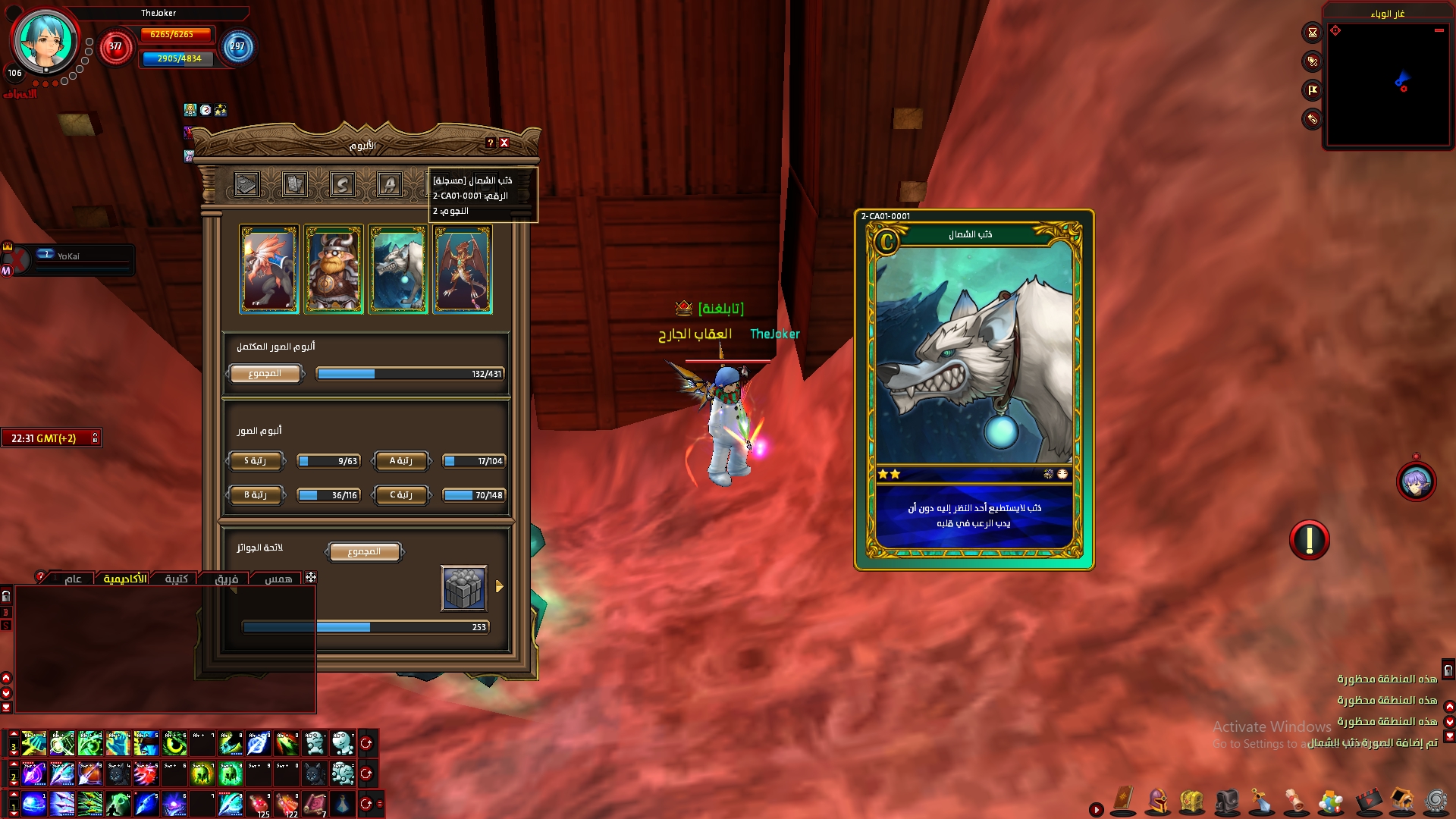Image resolution: width=1456 pixels, height=819 pixels.
Task: Open the gray backpack inventory icon
Action: [x=1226, y=801]
